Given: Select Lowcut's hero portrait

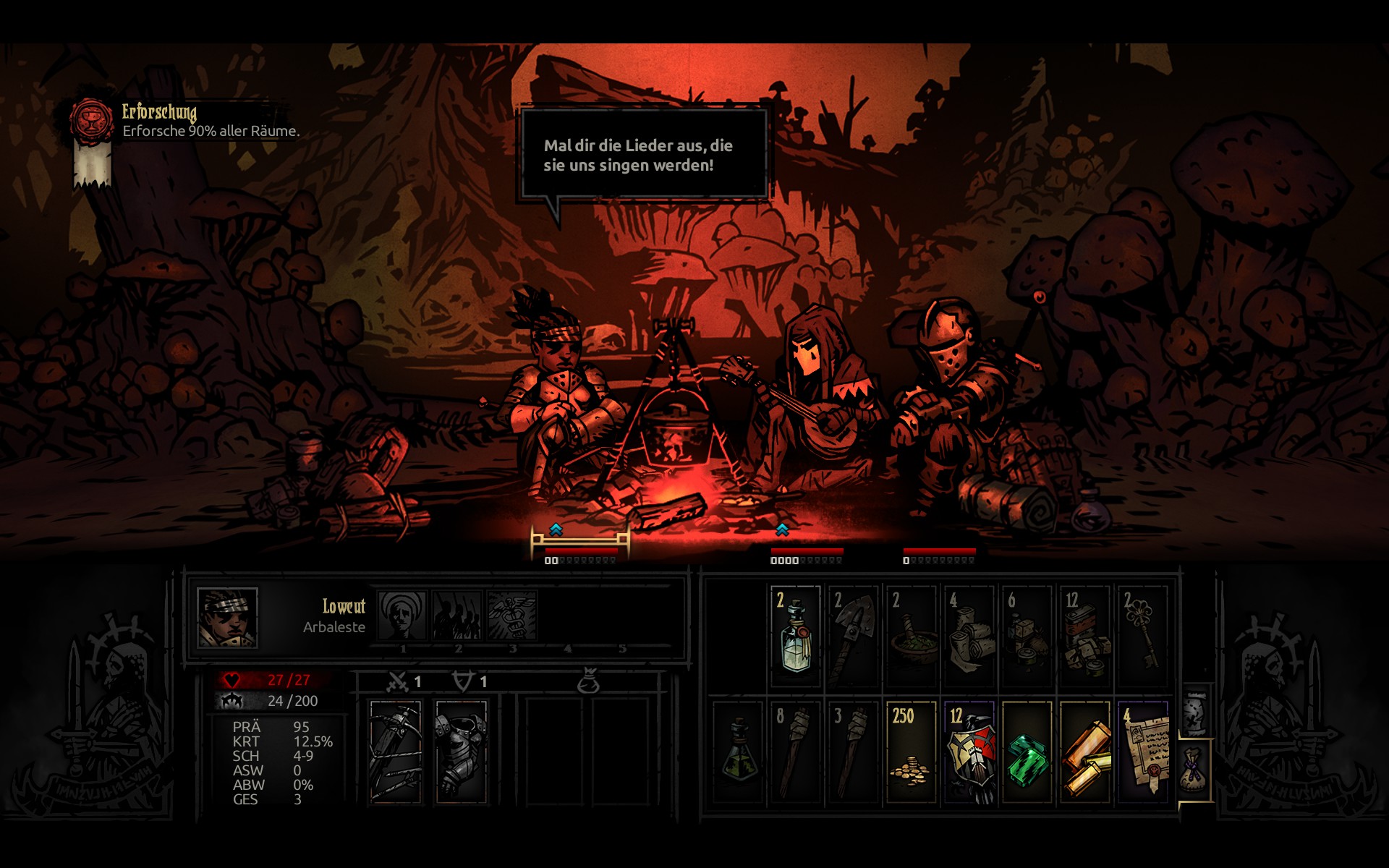Looking at the screenshot, I should 227,617.
